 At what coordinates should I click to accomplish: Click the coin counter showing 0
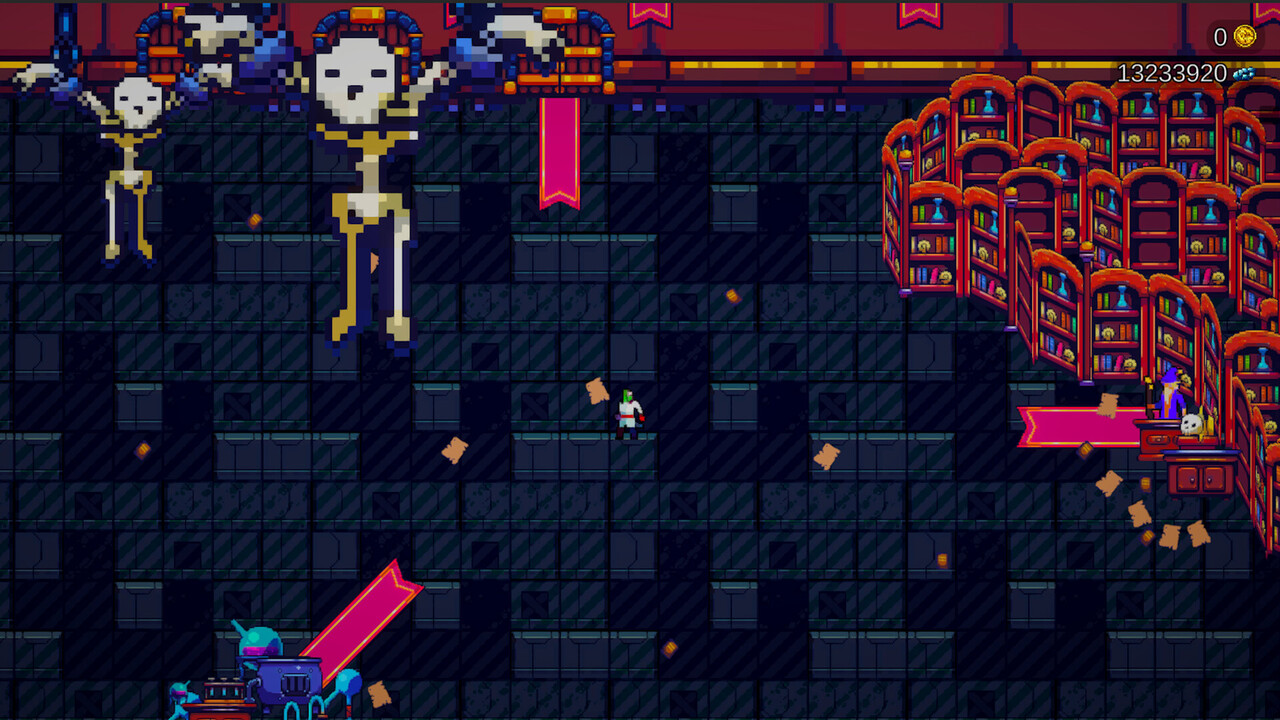point(1220,36)
